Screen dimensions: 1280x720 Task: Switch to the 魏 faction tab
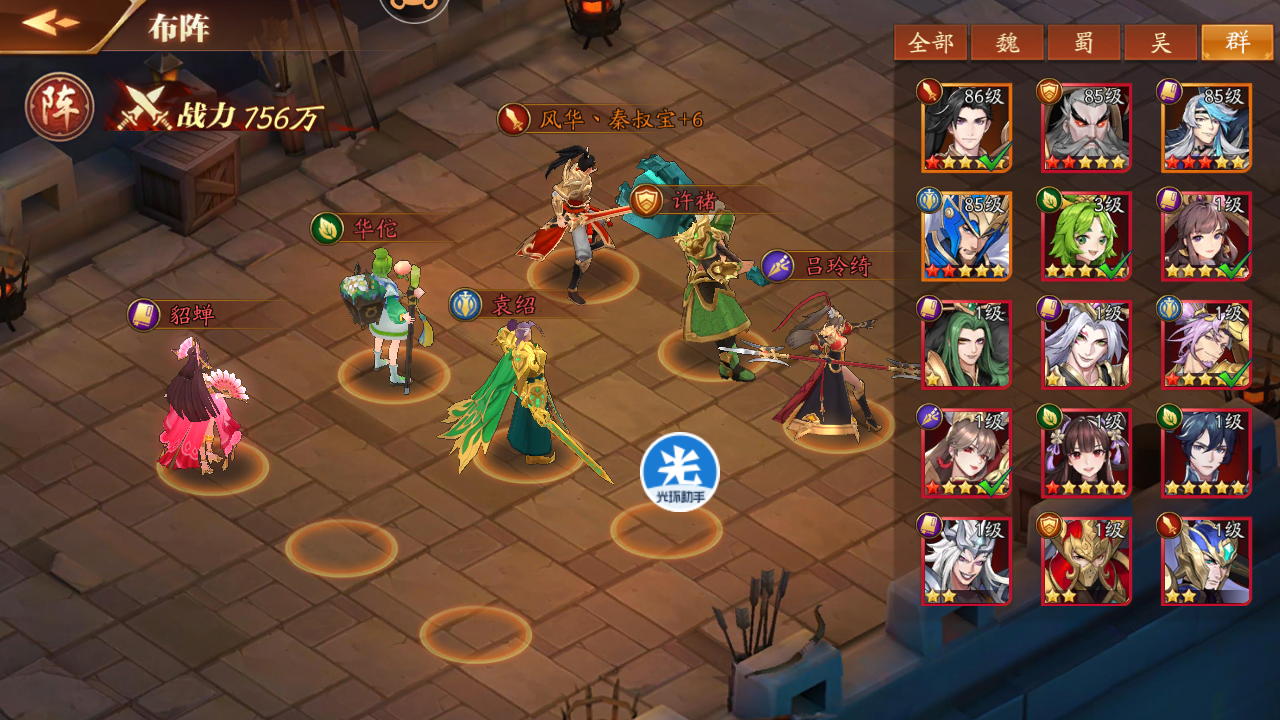1007,43
